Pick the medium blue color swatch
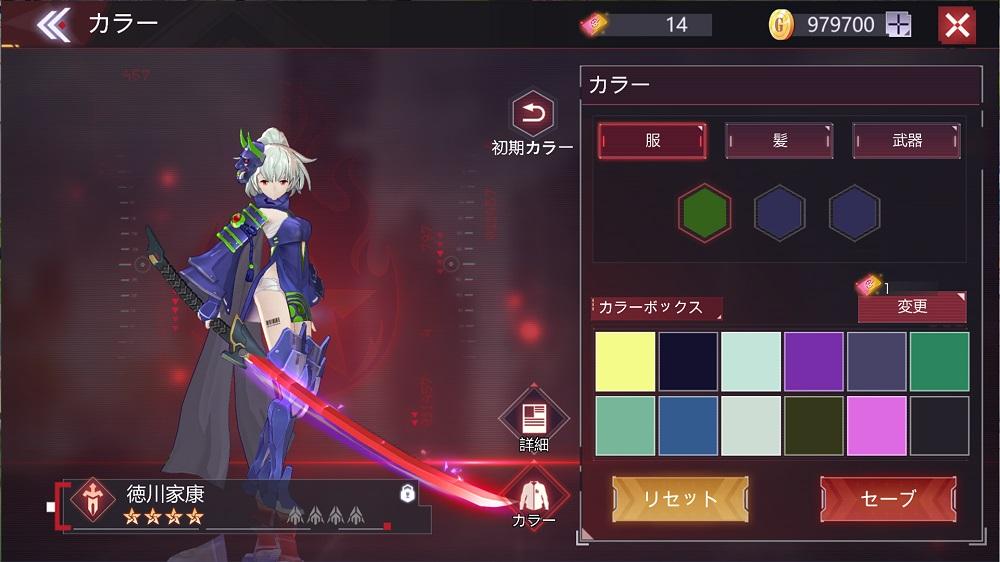The height and width of the screenshot is (562, 1000). click(x=688, y=426)
